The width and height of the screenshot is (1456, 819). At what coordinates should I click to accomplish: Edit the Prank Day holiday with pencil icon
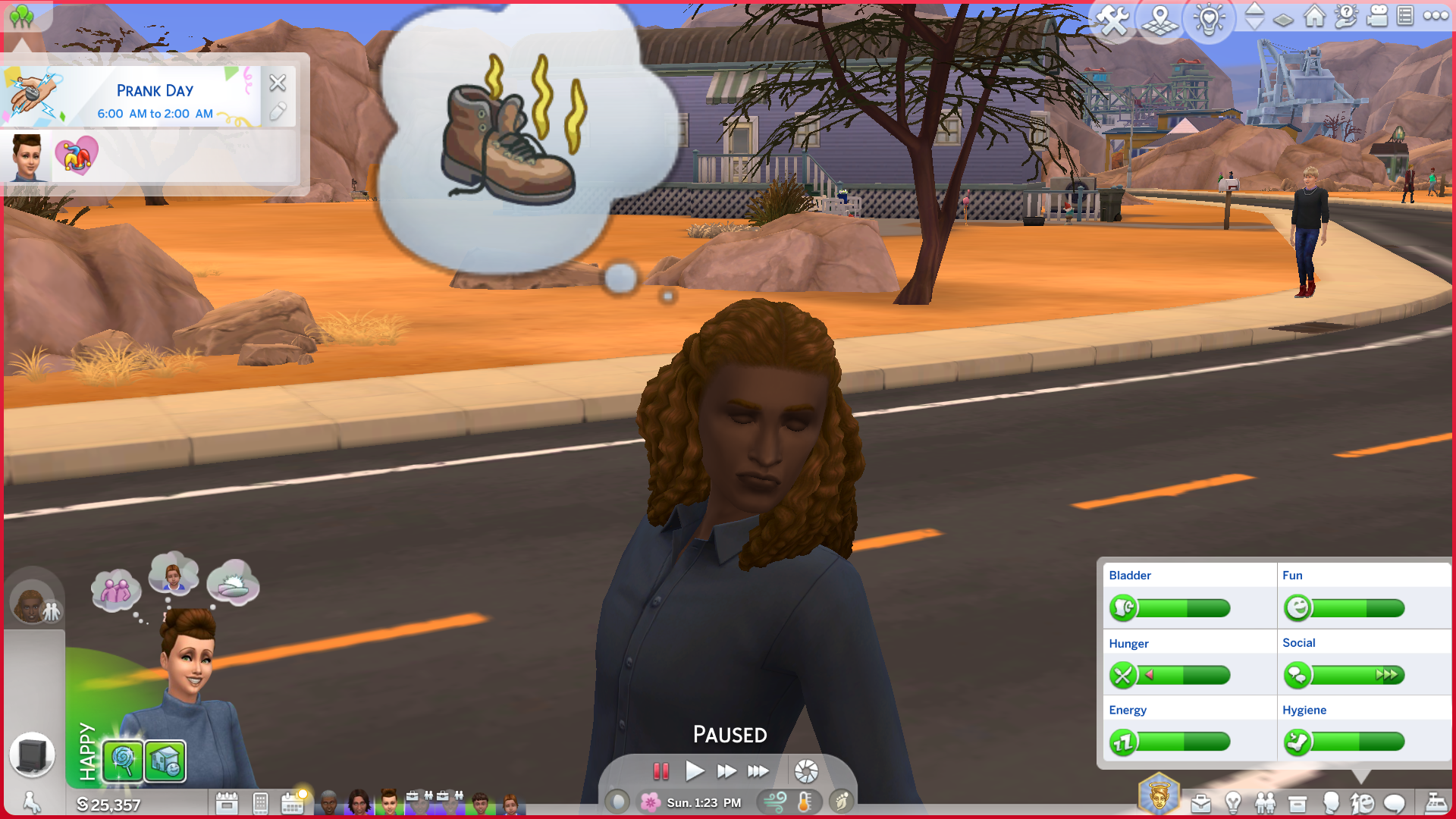pos(278,112)
